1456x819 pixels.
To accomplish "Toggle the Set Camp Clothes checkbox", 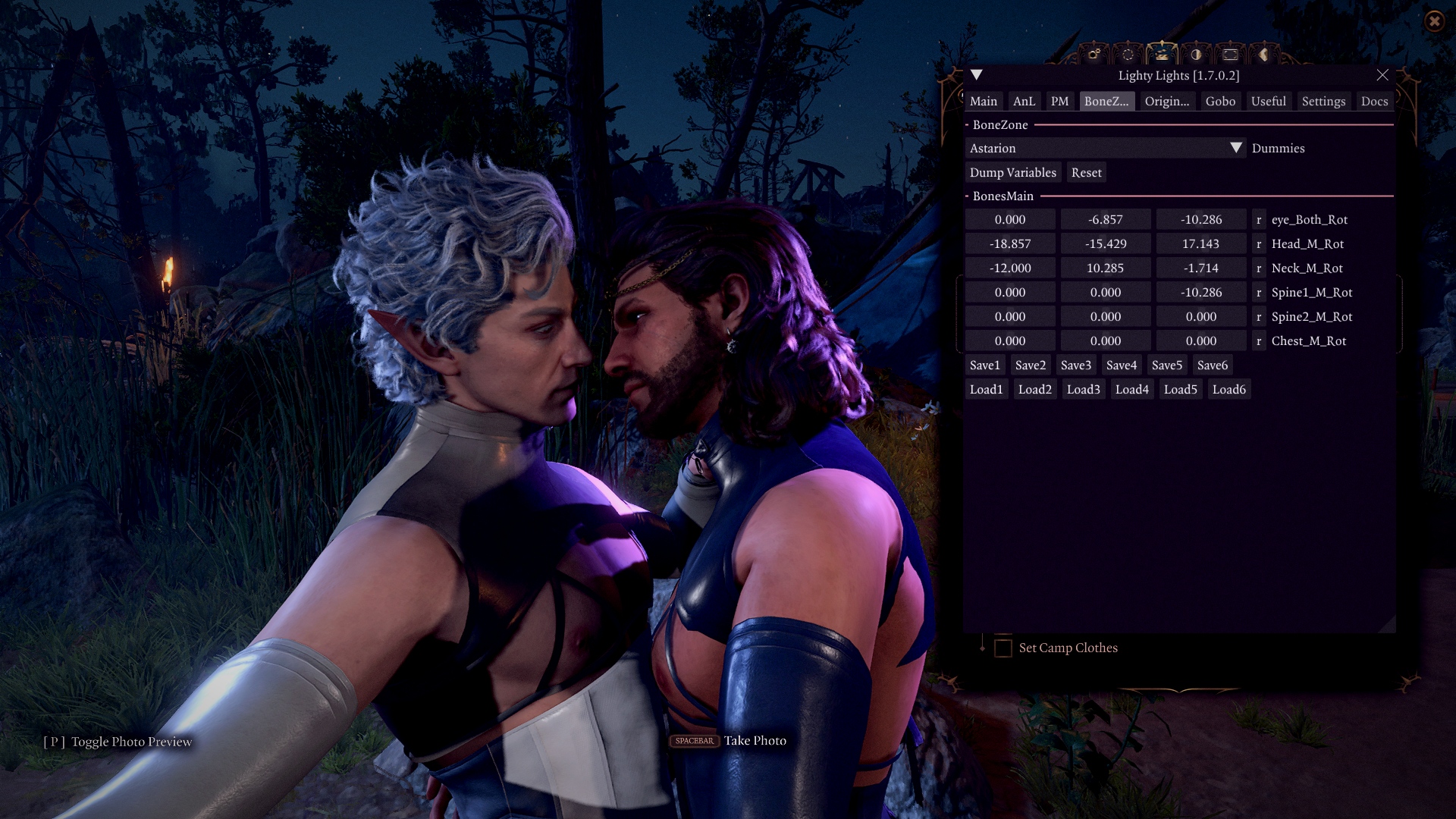I will (x=1003, y=648).
